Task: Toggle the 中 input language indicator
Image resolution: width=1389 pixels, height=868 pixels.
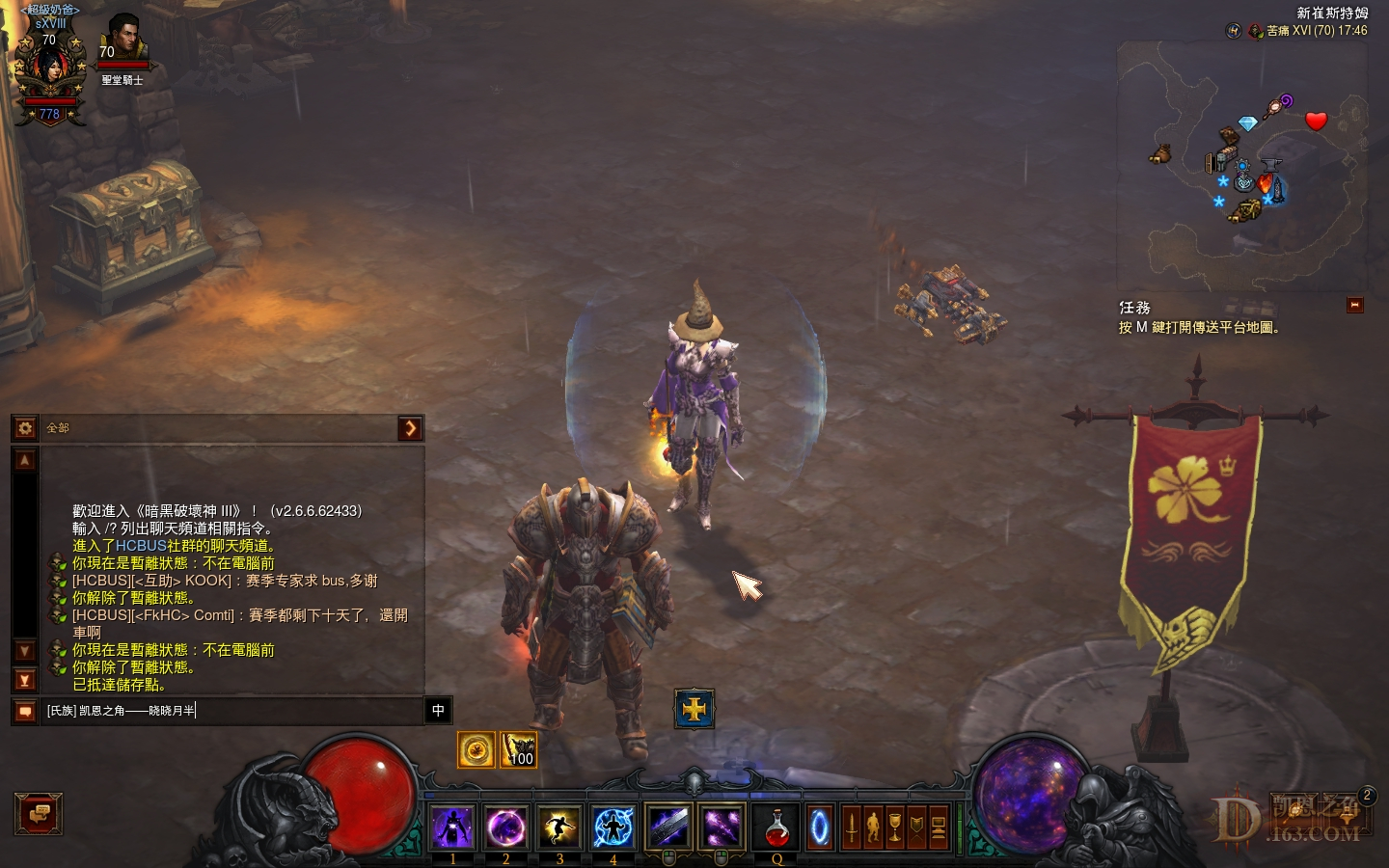Action: (438, 711)
